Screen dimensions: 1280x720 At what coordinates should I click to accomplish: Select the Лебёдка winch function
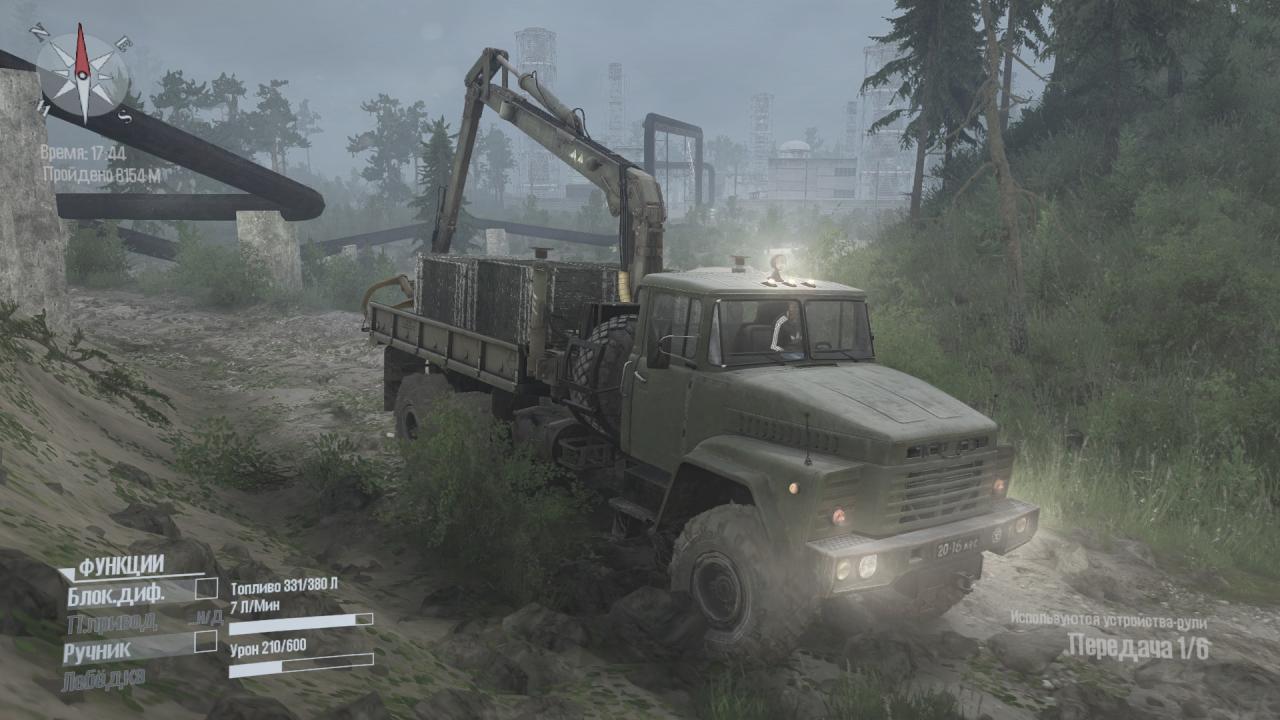point(105,678)
